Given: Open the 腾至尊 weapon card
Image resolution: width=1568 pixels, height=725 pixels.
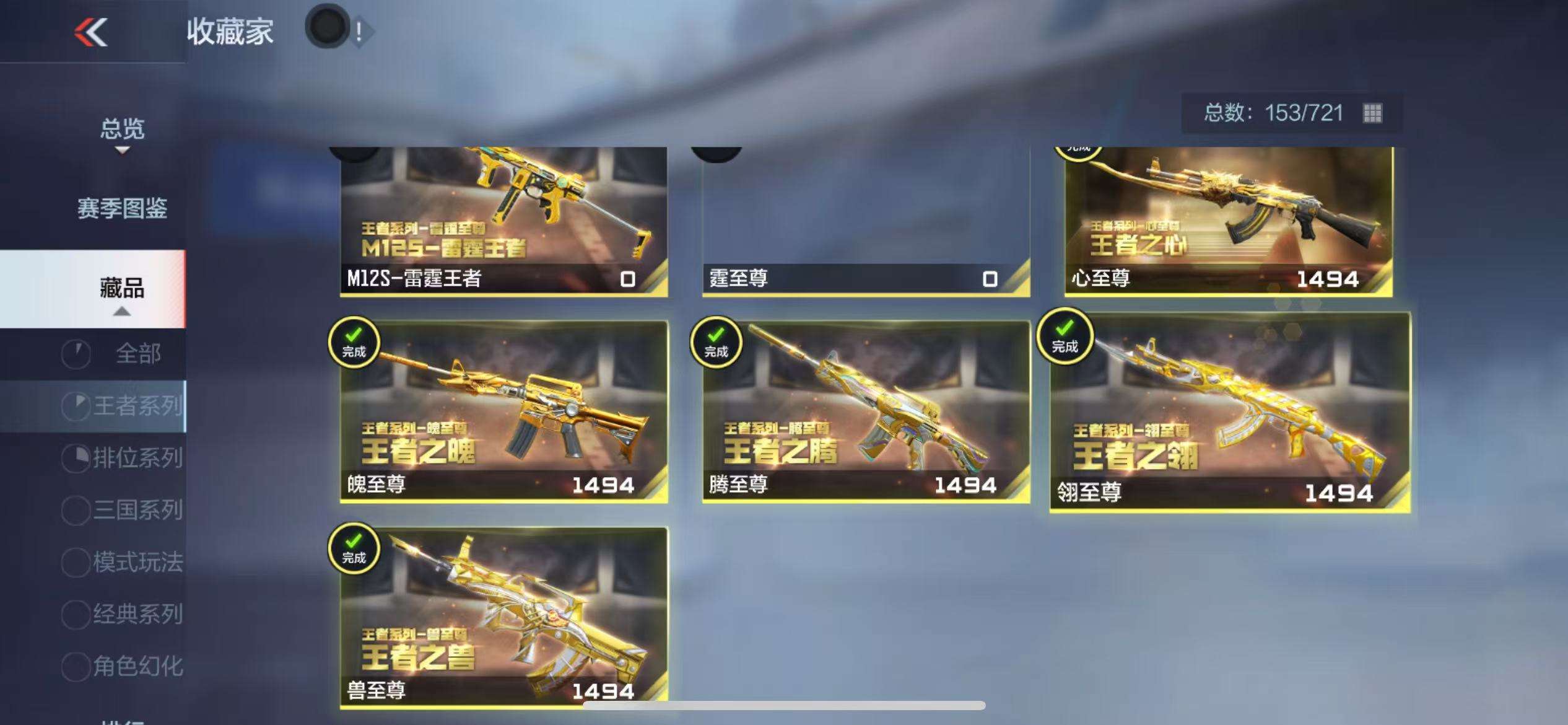Looking at the screenshot, I should click(x=866, y=411).
